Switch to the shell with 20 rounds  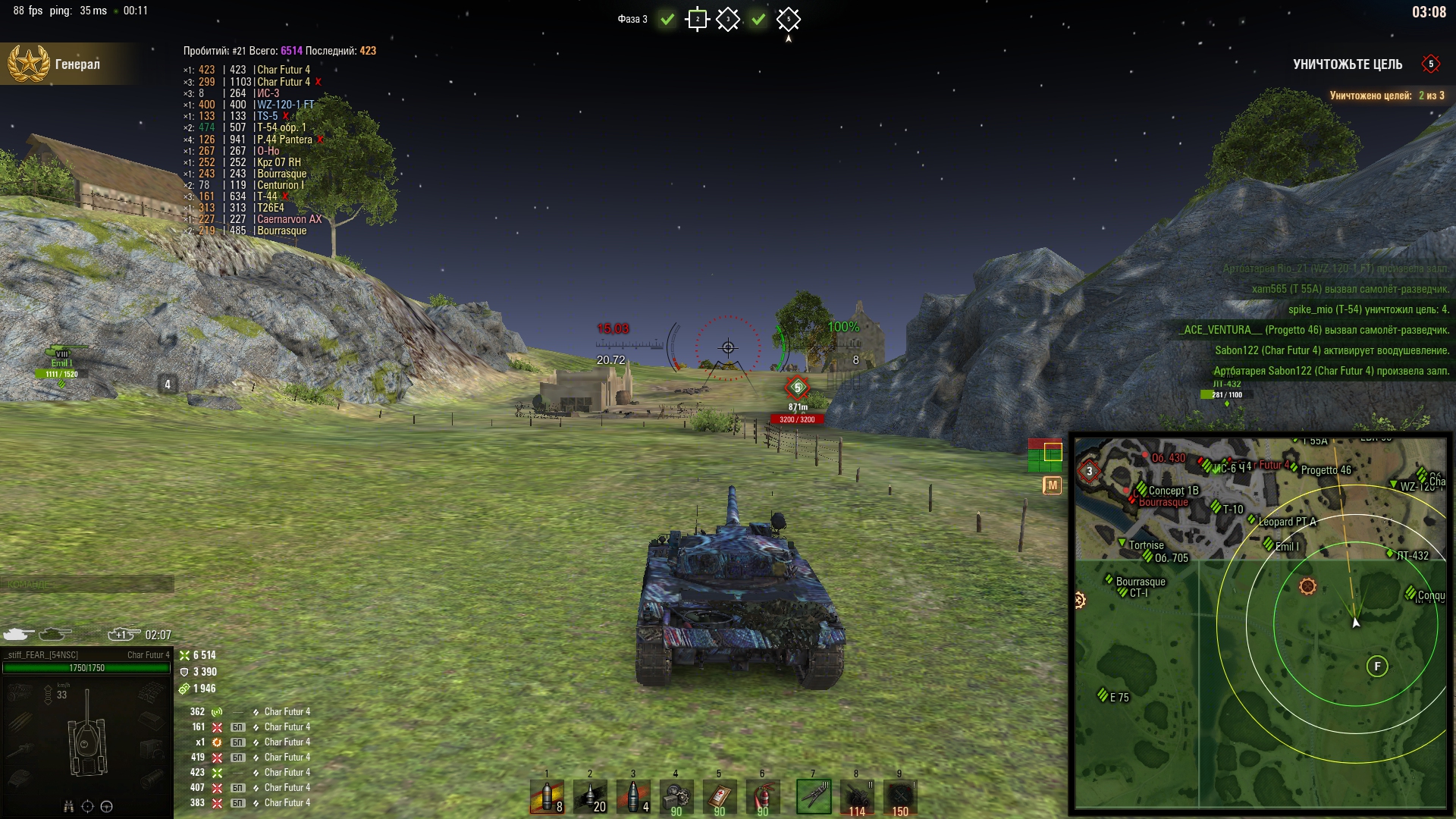tap(590, 798)
